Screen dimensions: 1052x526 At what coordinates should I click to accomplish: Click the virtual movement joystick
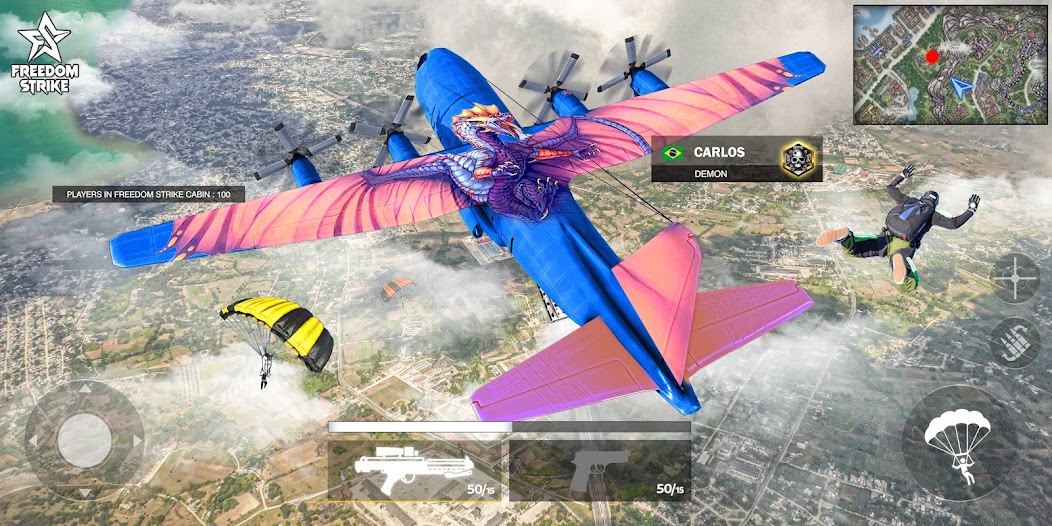click(84, 440)
